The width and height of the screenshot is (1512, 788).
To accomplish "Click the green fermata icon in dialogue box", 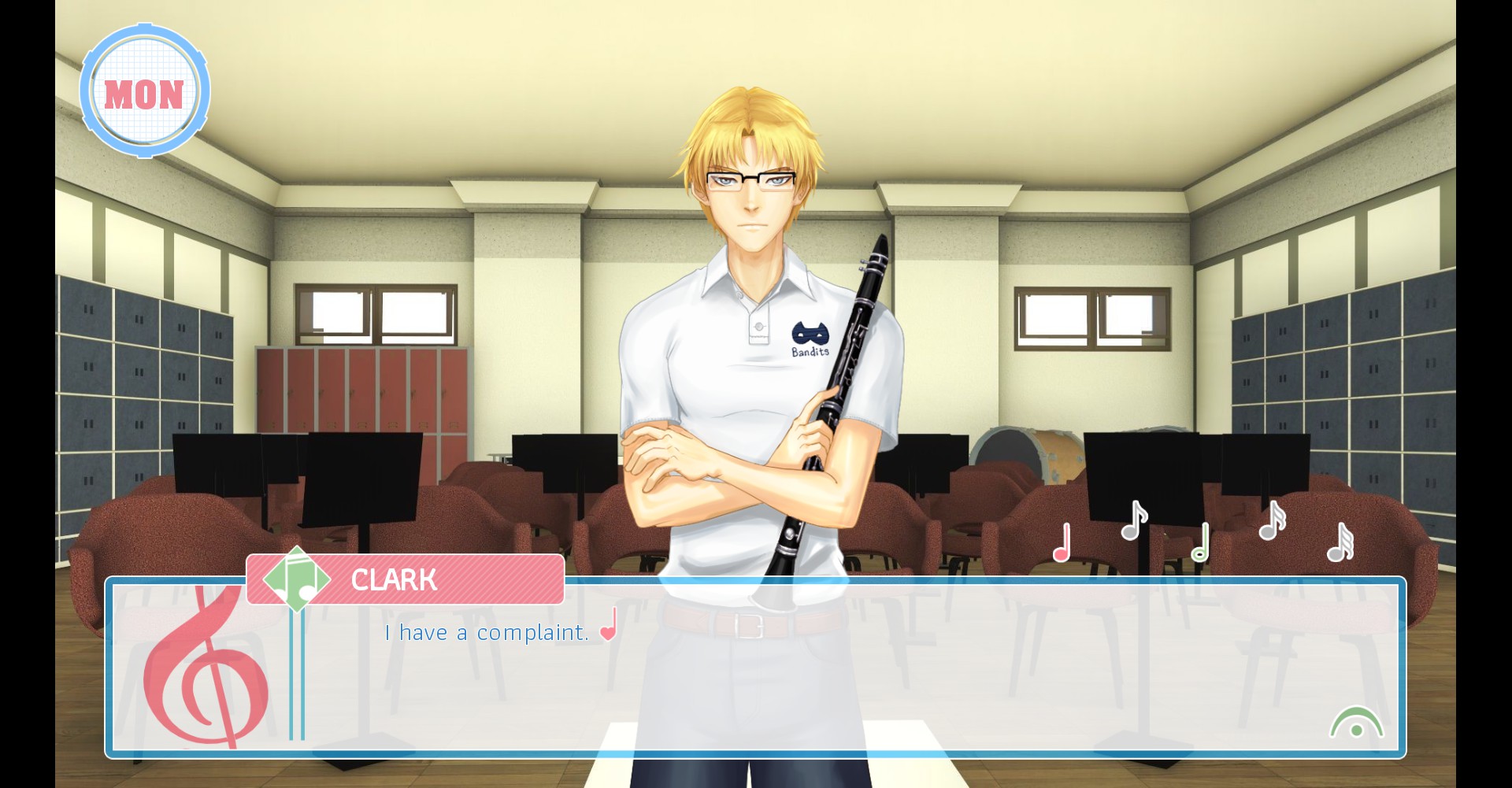I will (x=1356, y=723).
